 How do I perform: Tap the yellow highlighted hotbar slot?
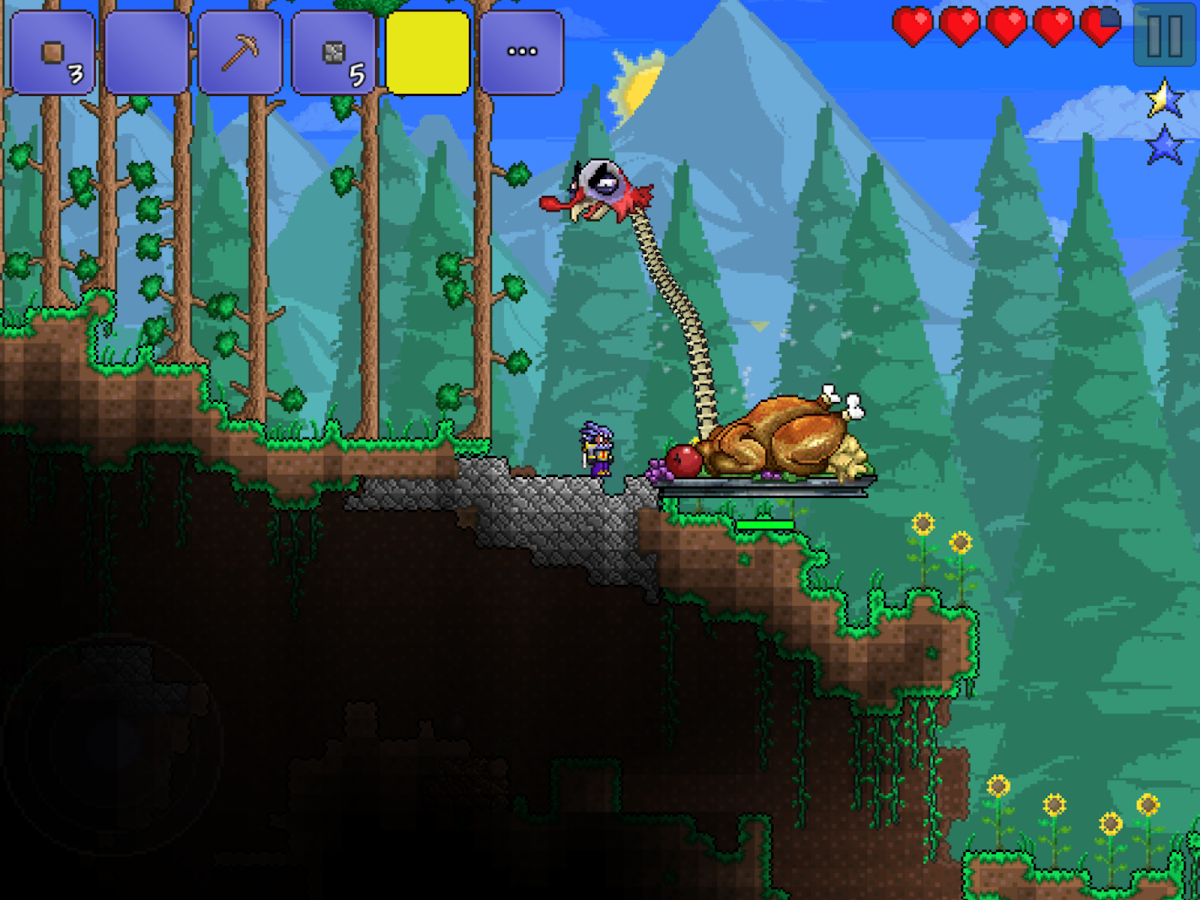(x=428, y=53)
